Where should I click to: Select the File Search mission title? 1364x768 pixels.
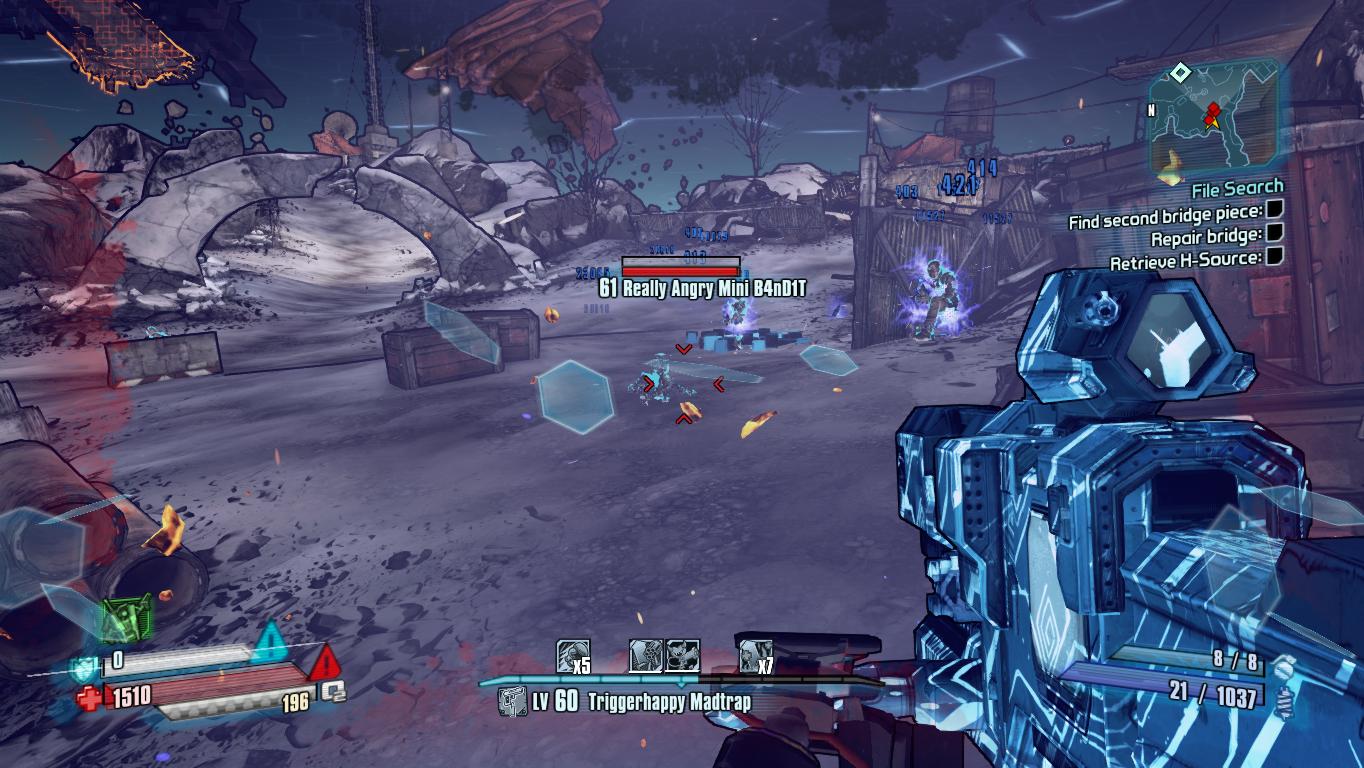point(1236,188)
